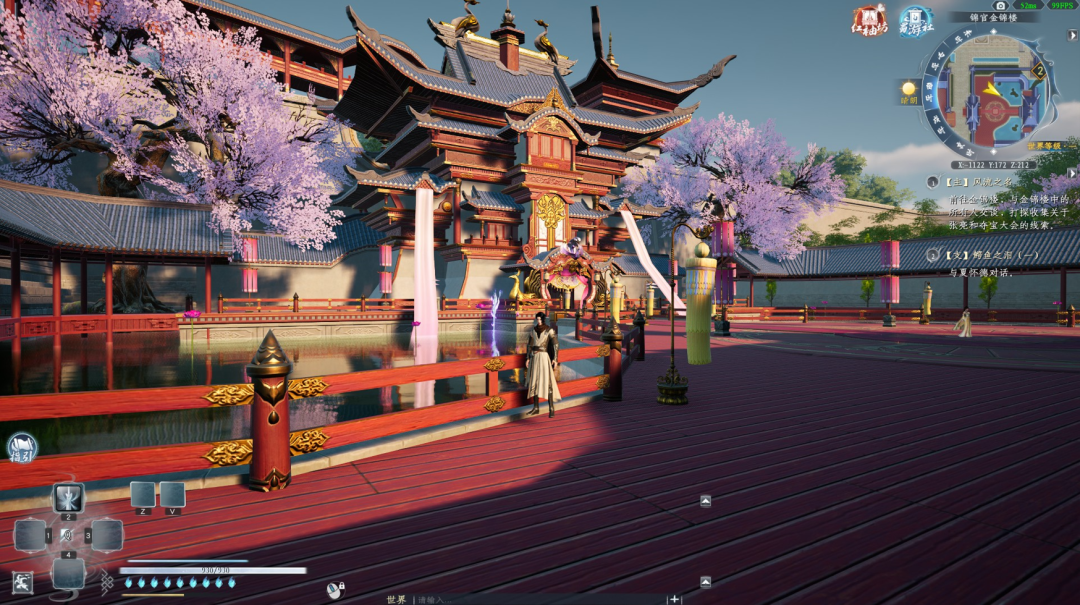1080x605 pixels.
Task: Activate the sword skill in slot 2
Action: [68, 497]
